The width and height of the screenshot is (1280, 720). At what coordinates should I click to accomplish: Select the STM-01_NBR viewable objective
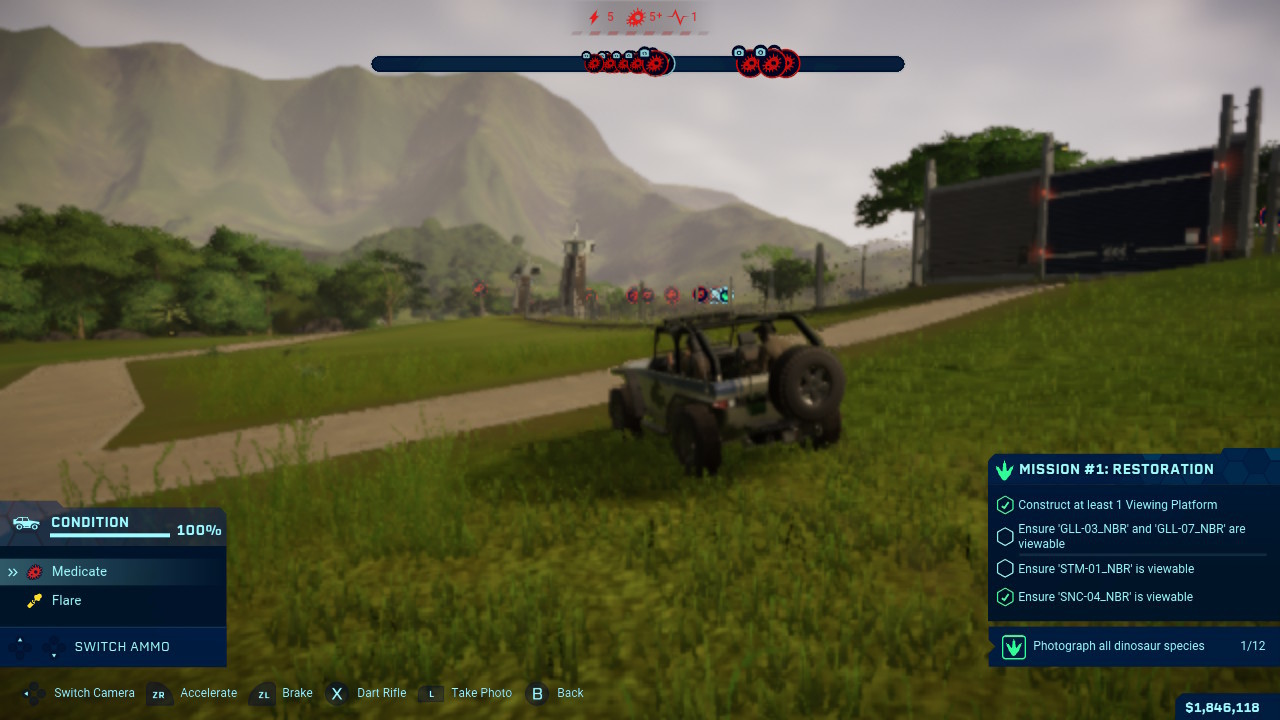click(x=1105, y=569)
